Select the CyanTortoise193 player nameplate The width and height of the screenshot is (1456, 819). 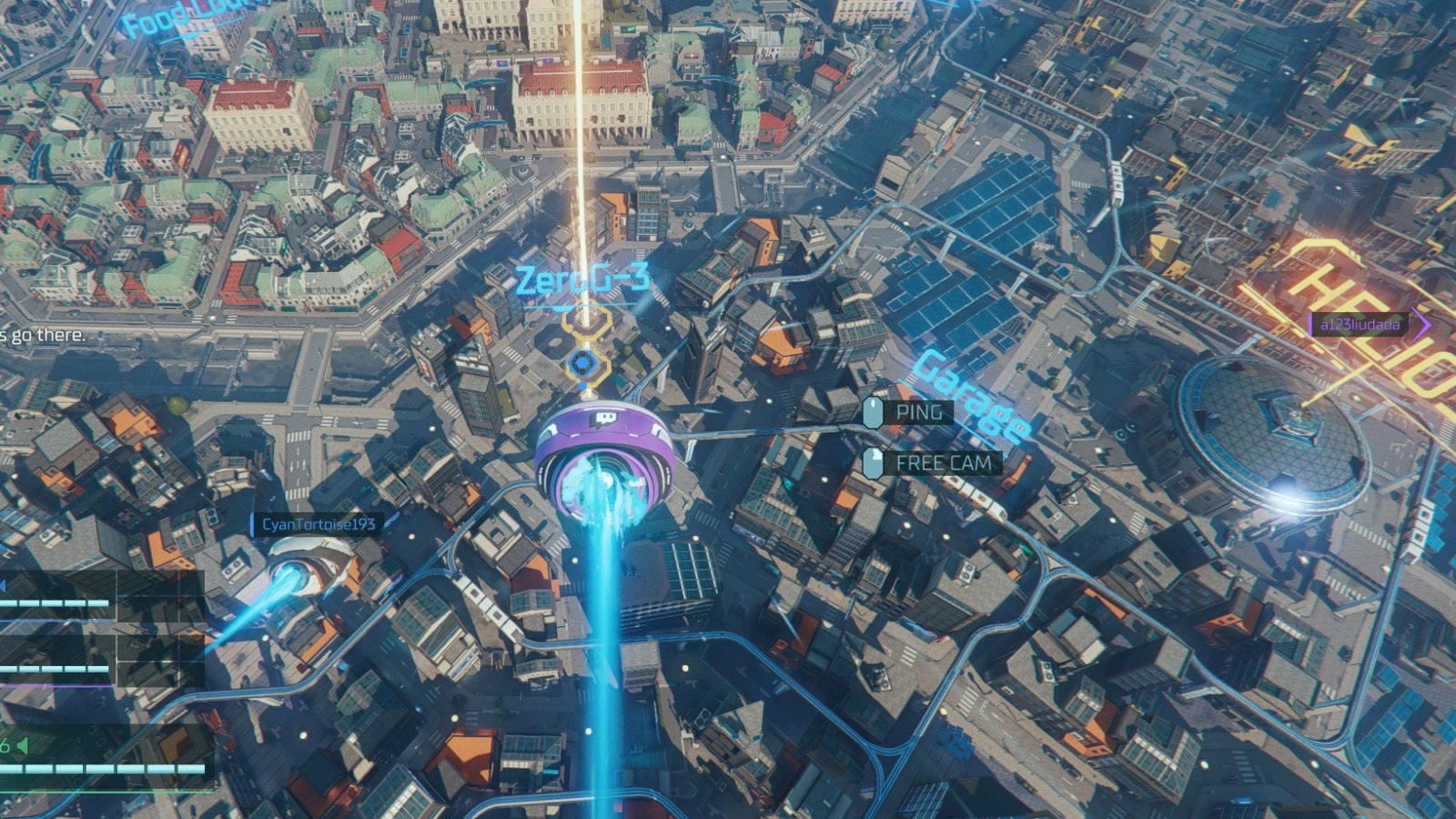point(317,523)
